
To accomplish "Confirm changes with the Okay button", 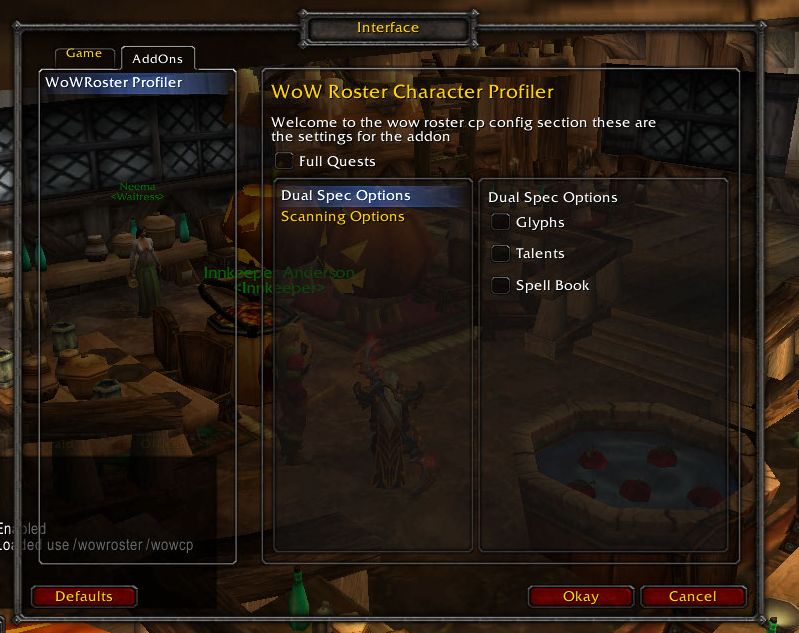I will [580, 597].
